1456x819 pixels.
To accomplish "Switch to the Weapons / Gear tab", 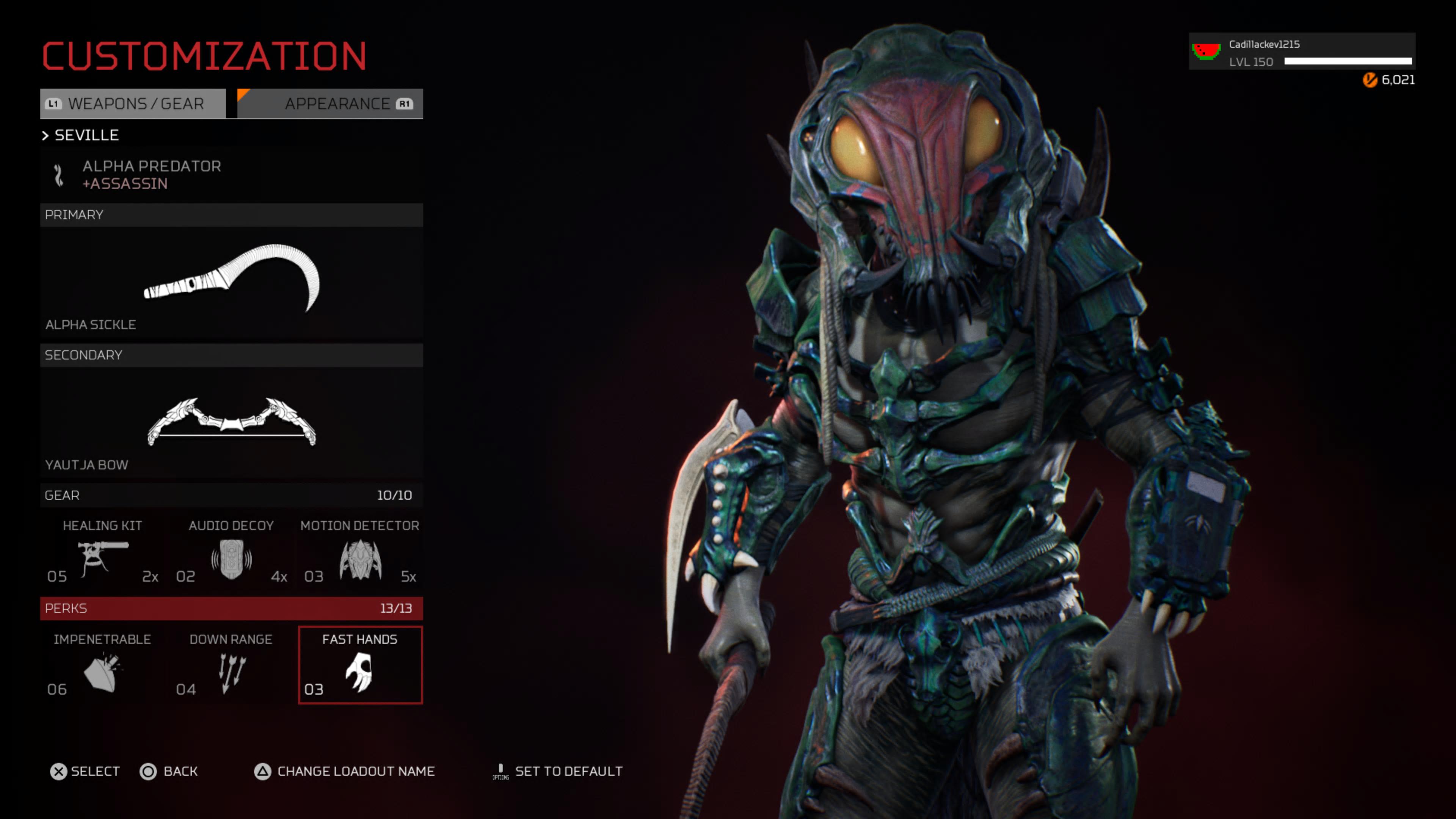I will pos(133,104).
